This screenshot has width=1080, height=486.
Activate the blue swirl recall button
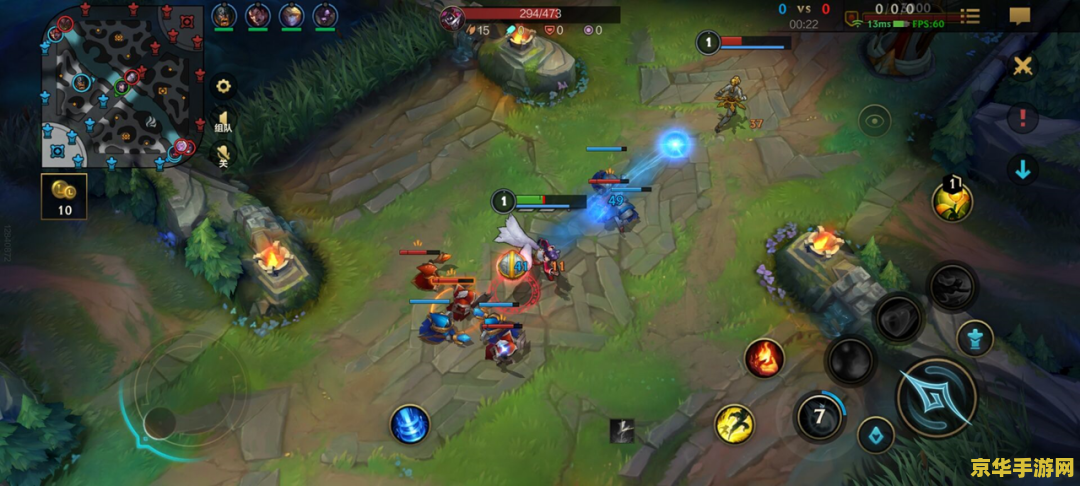(410, 424)
